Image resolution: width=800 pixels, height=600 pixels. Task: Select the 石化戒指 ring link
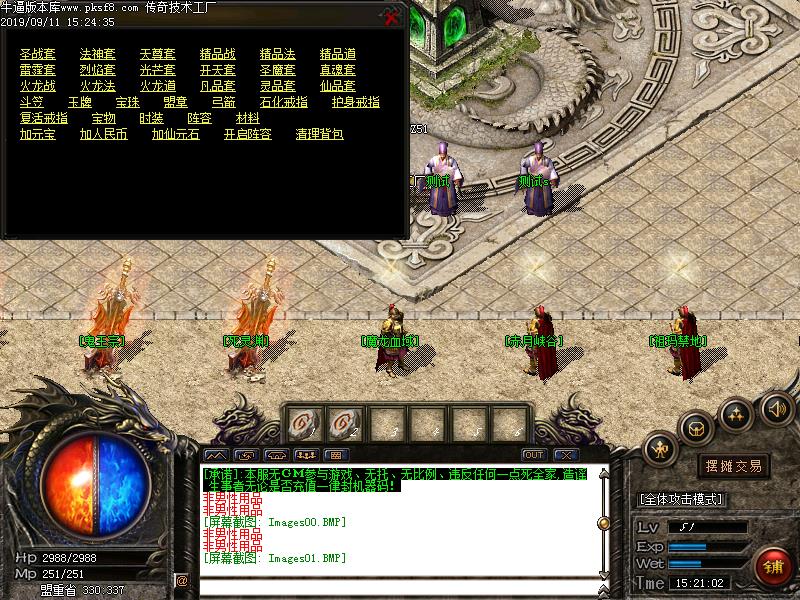tap(284, 102)
